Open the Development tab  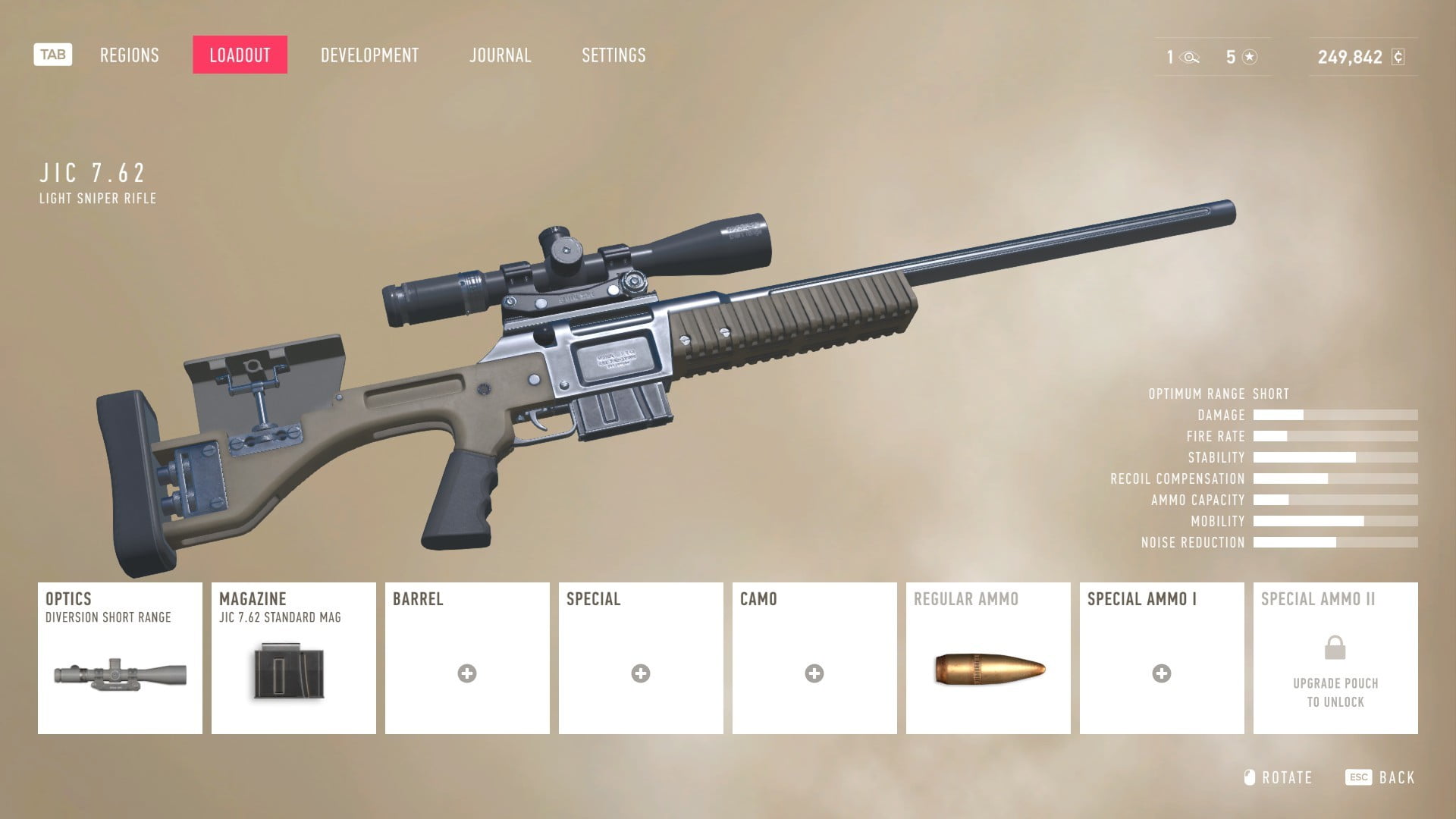click(369, 55)
